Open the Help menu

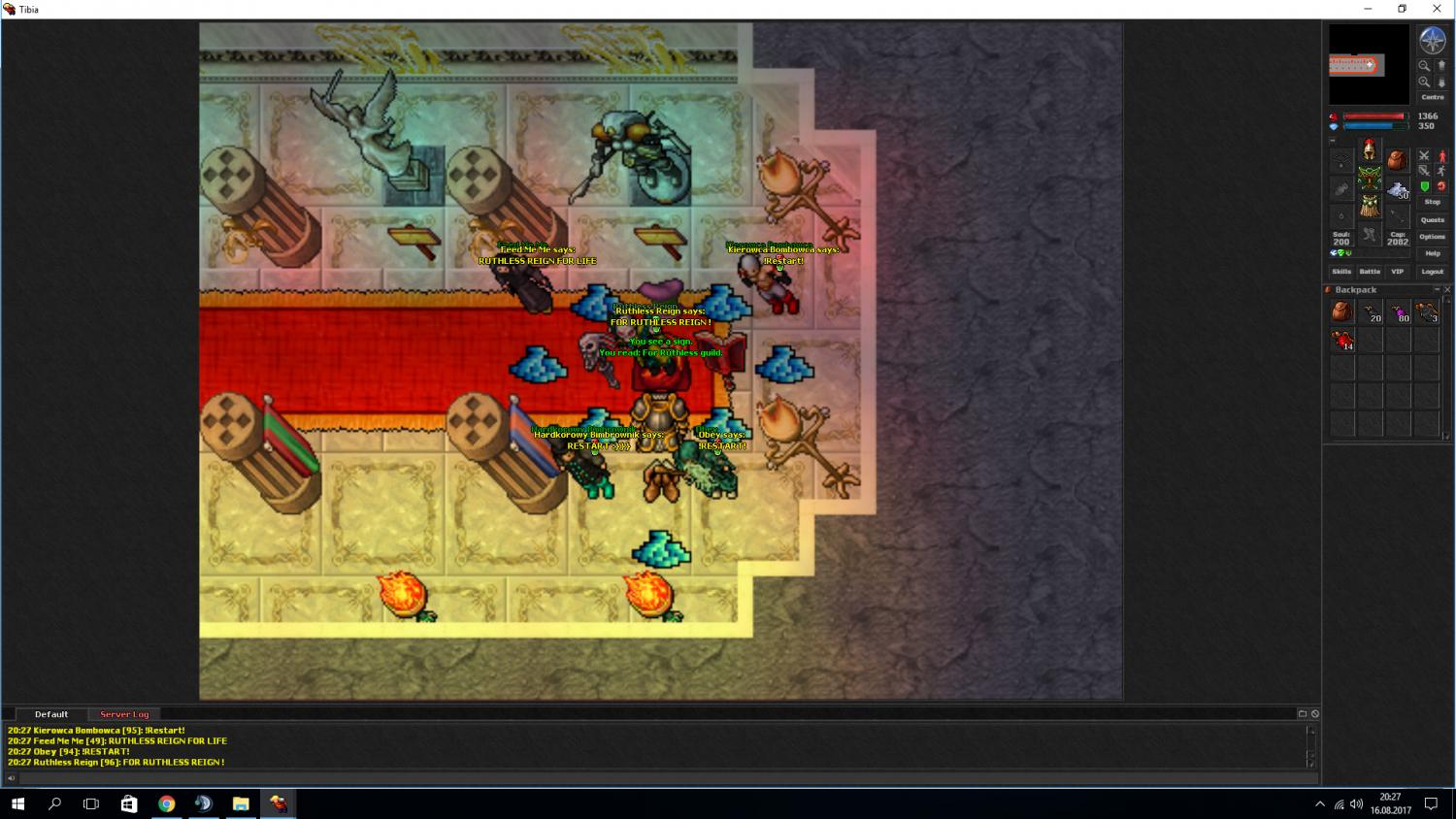pos(1432,253)
